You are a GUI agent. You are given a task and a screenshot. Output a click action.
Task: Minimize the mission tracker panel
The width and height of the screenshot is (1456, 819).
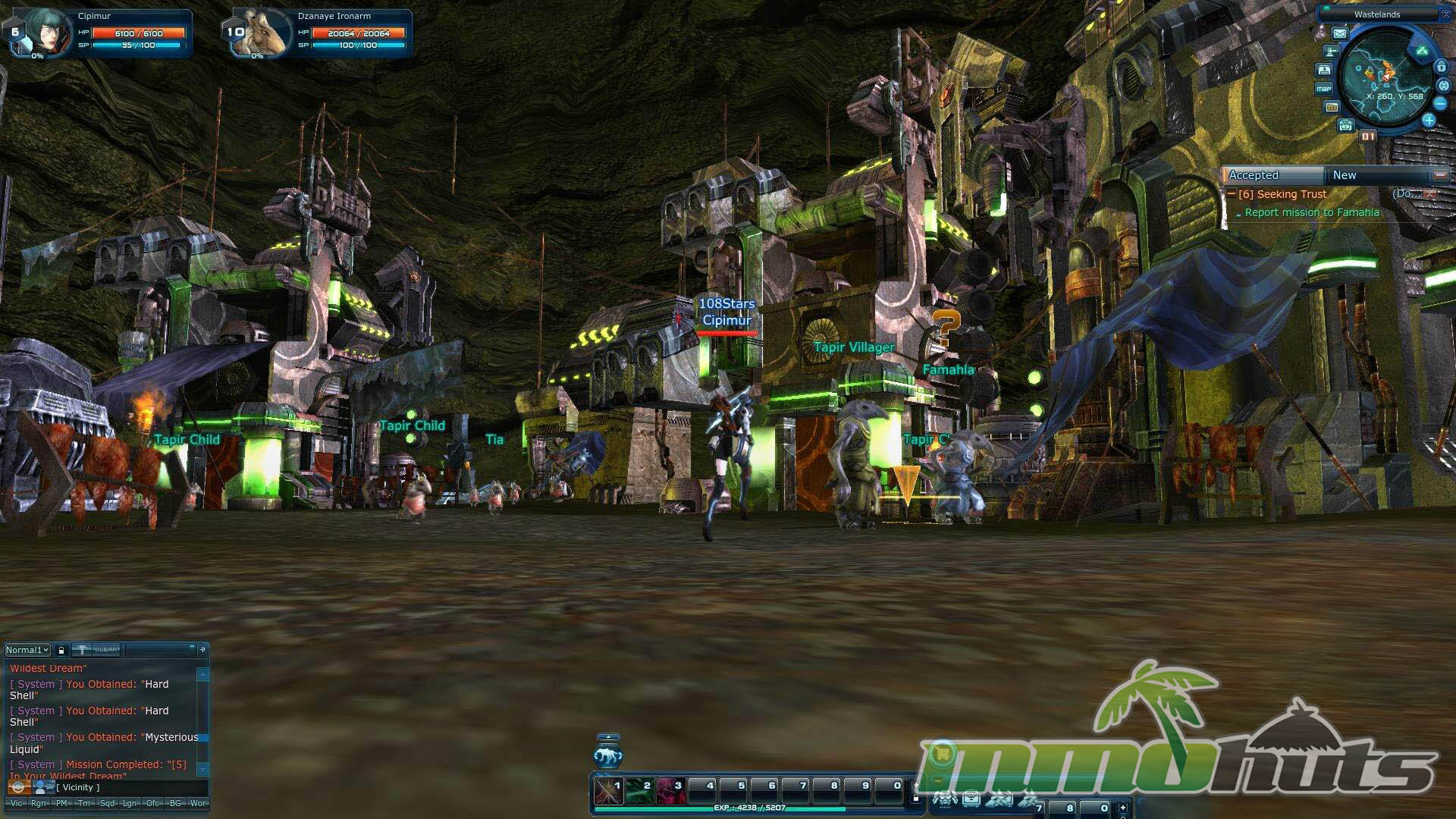(x=1439, y=175)
